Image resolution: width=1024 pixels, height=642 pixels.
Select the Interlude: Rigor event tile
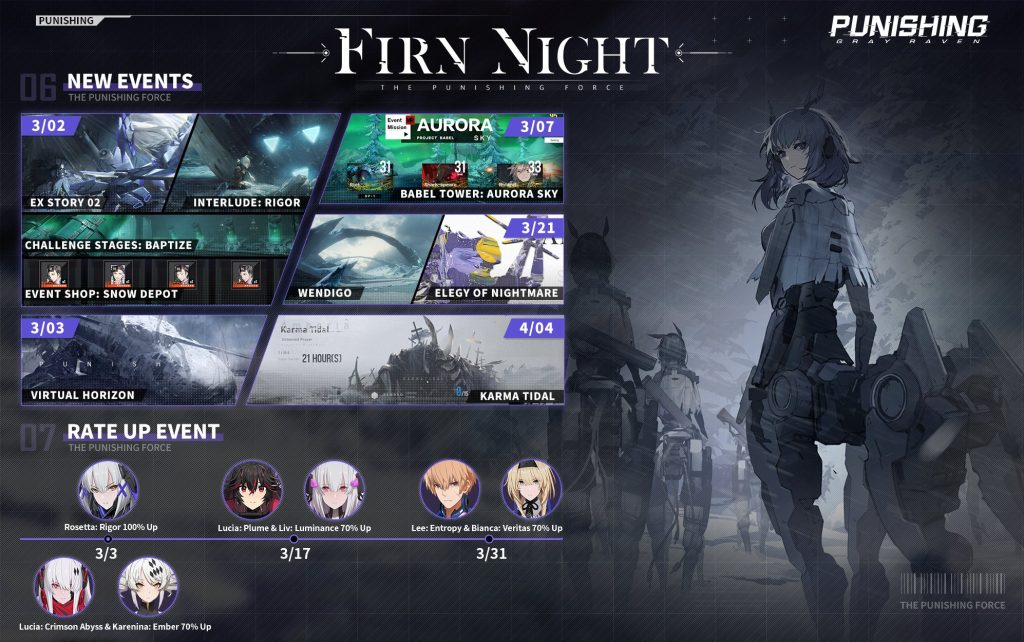265,160
